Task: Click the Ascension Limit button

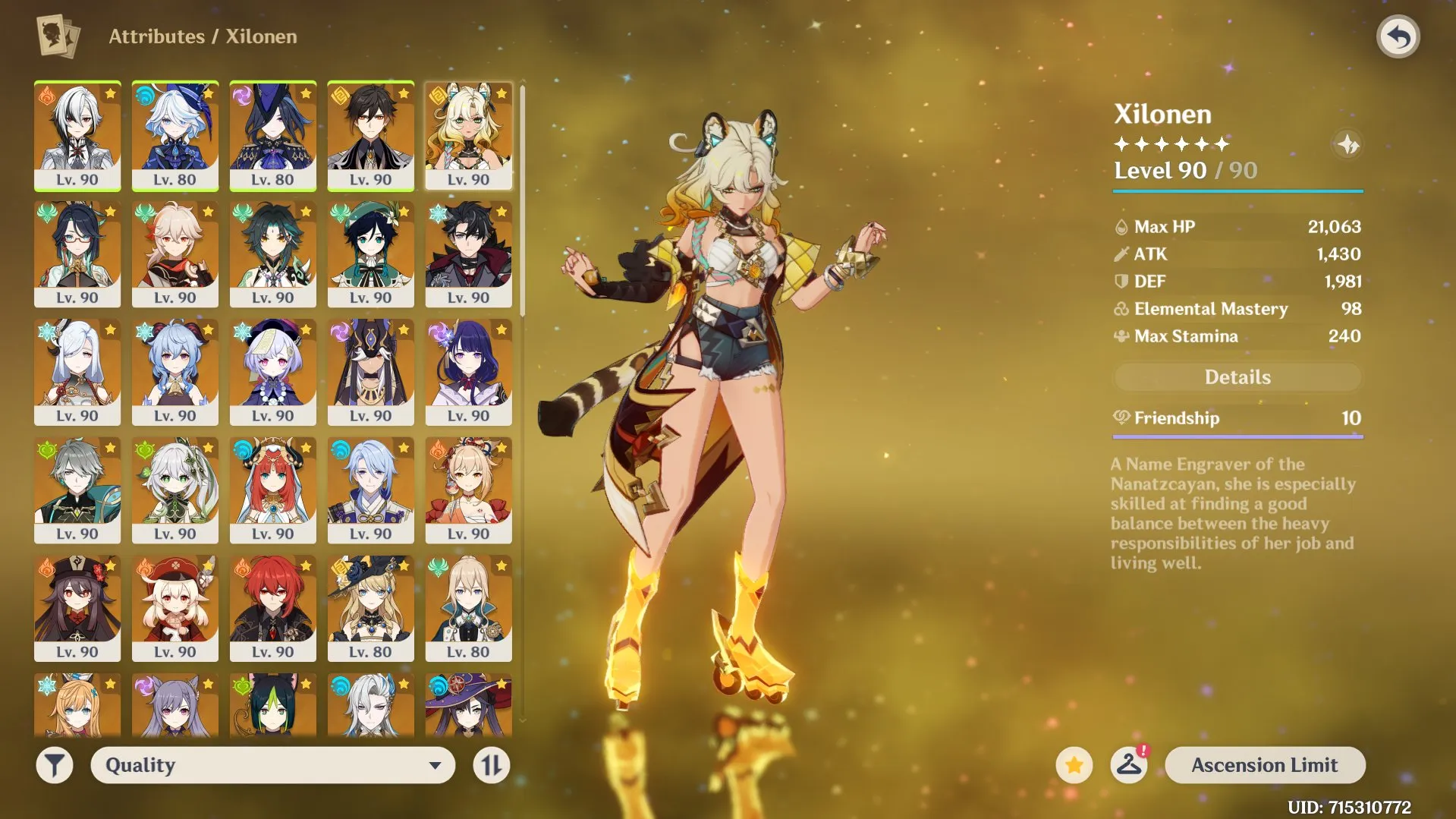Action: click(x=1265, y=765)
